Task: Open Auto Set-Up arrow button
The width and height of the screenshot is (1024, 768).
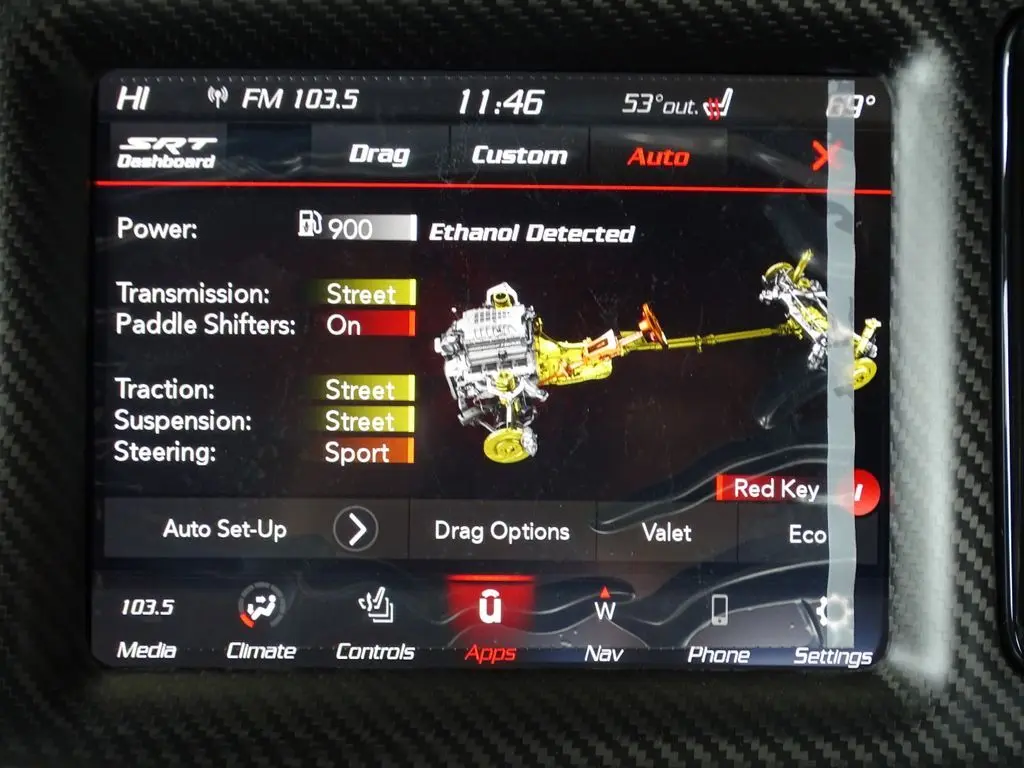Action: pyautogui.click(x=355, y=529)
